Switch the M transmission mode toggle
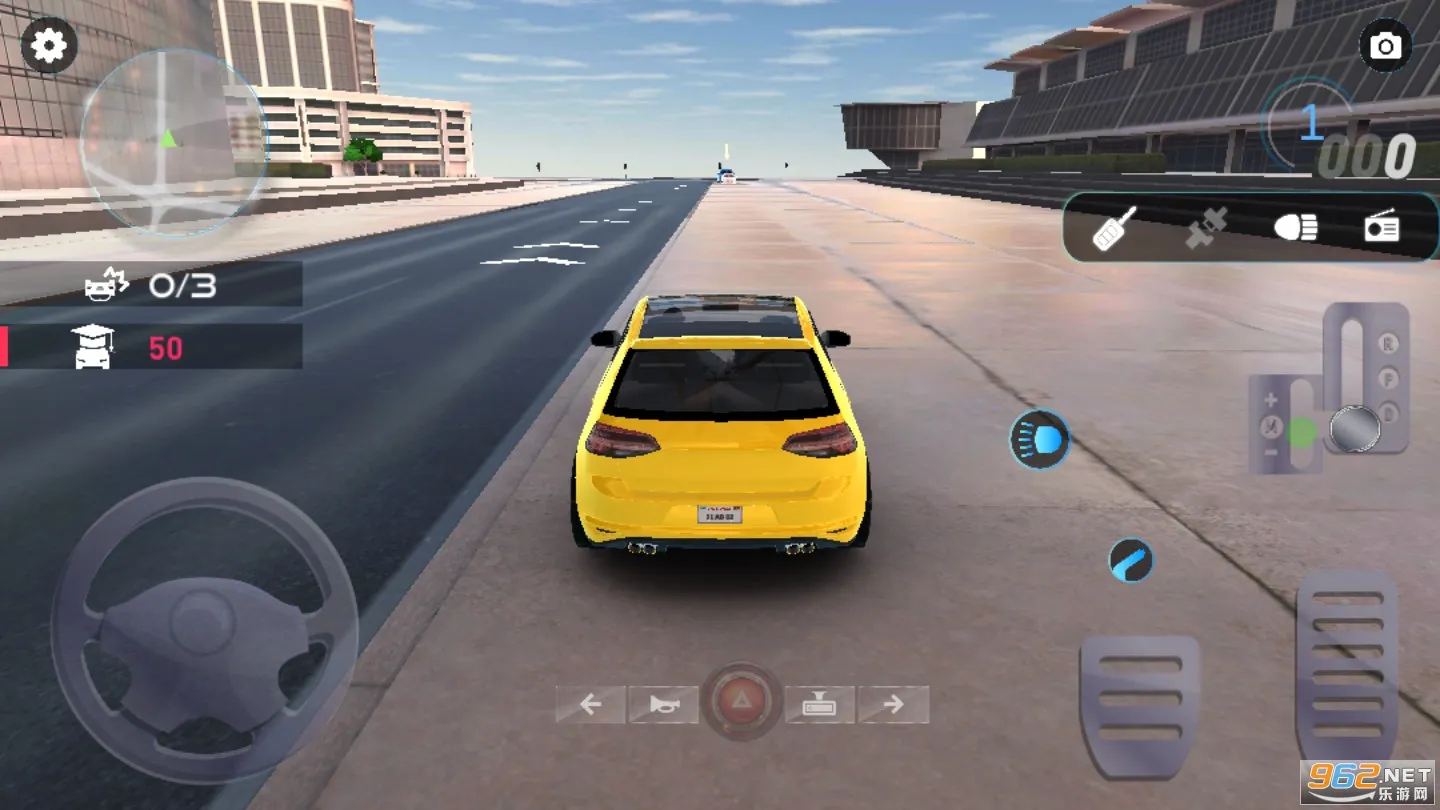Viewport: 1440px width, 810px height. click(x=1269, y=424)
